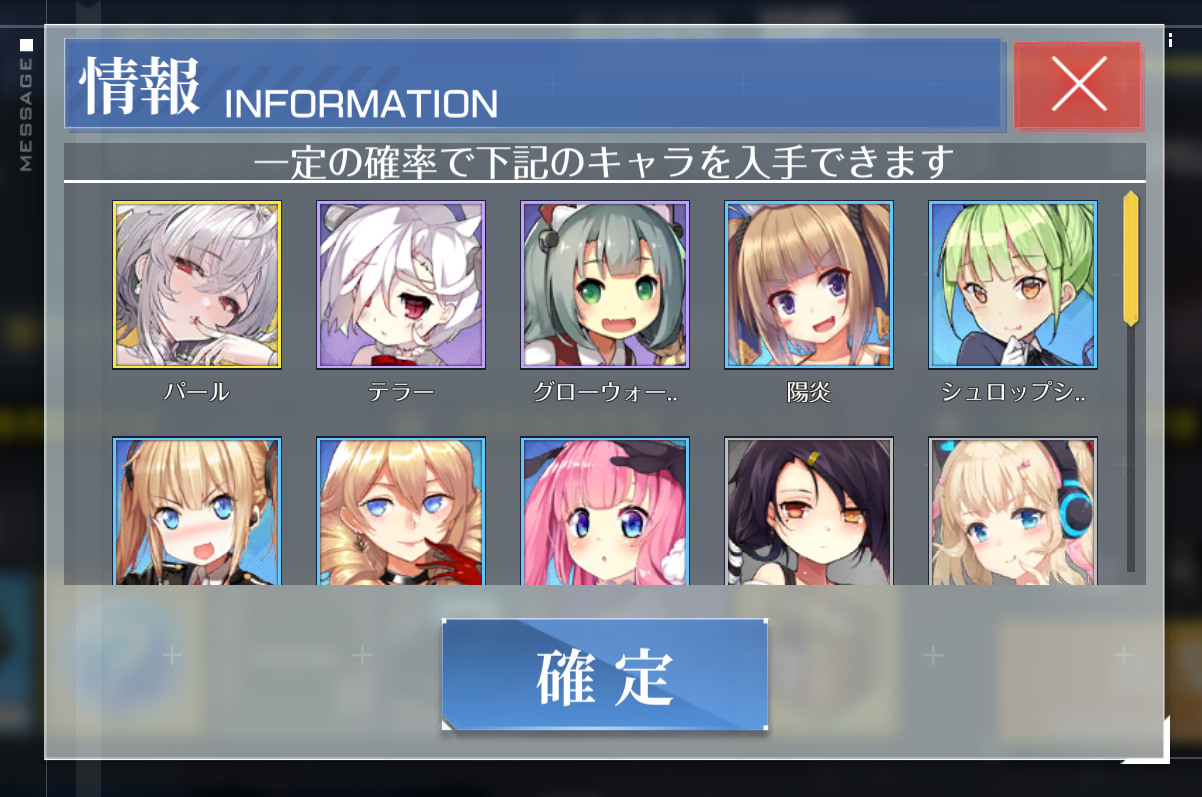Screen dimensions: 1202x797
Task: Click the yellow scrollbar handle
Action: pyautogui.click(x=1130, y=258)
